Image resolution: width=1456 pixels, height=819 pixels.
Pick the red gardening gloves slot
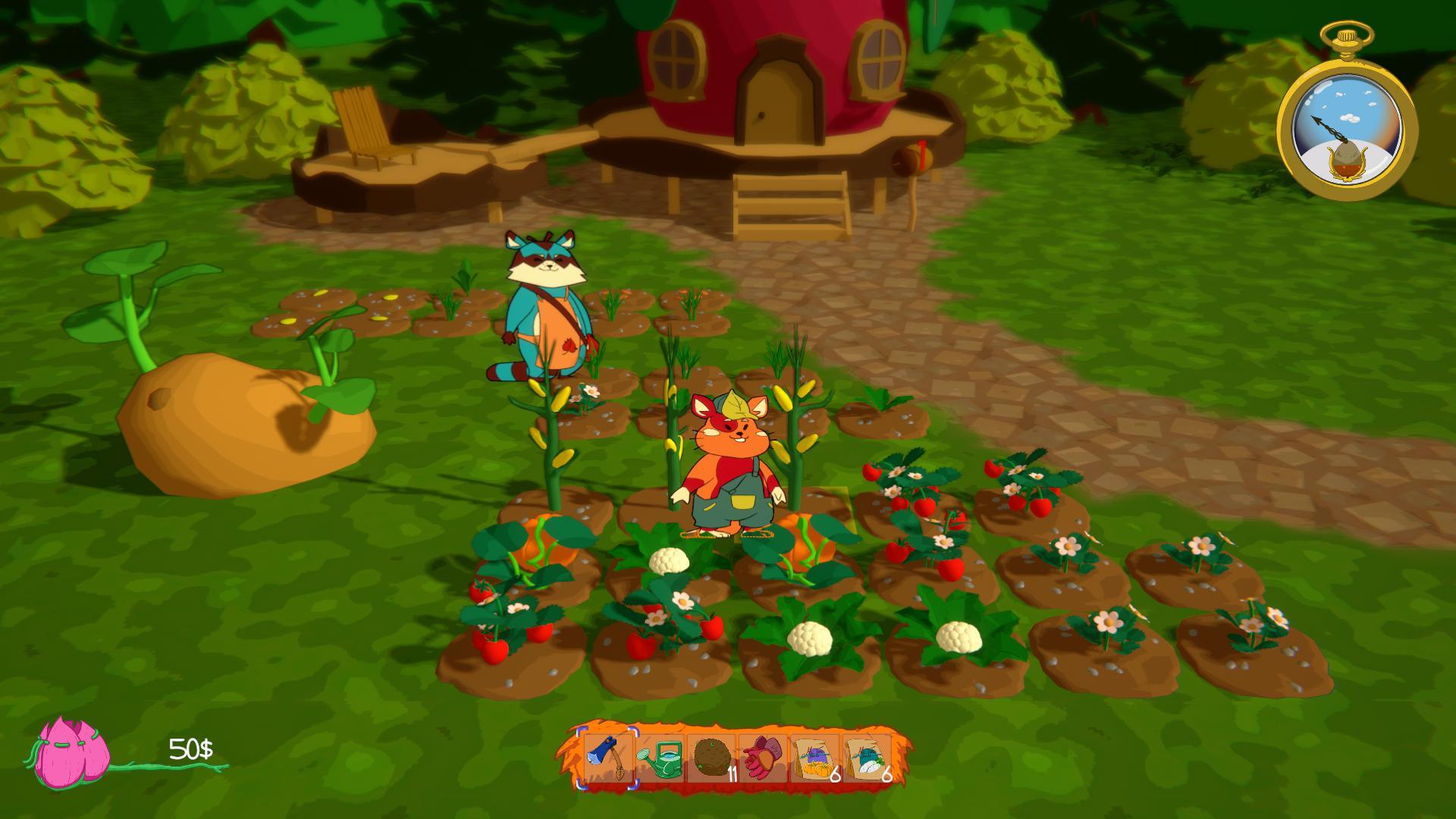(x=763, y=758)
